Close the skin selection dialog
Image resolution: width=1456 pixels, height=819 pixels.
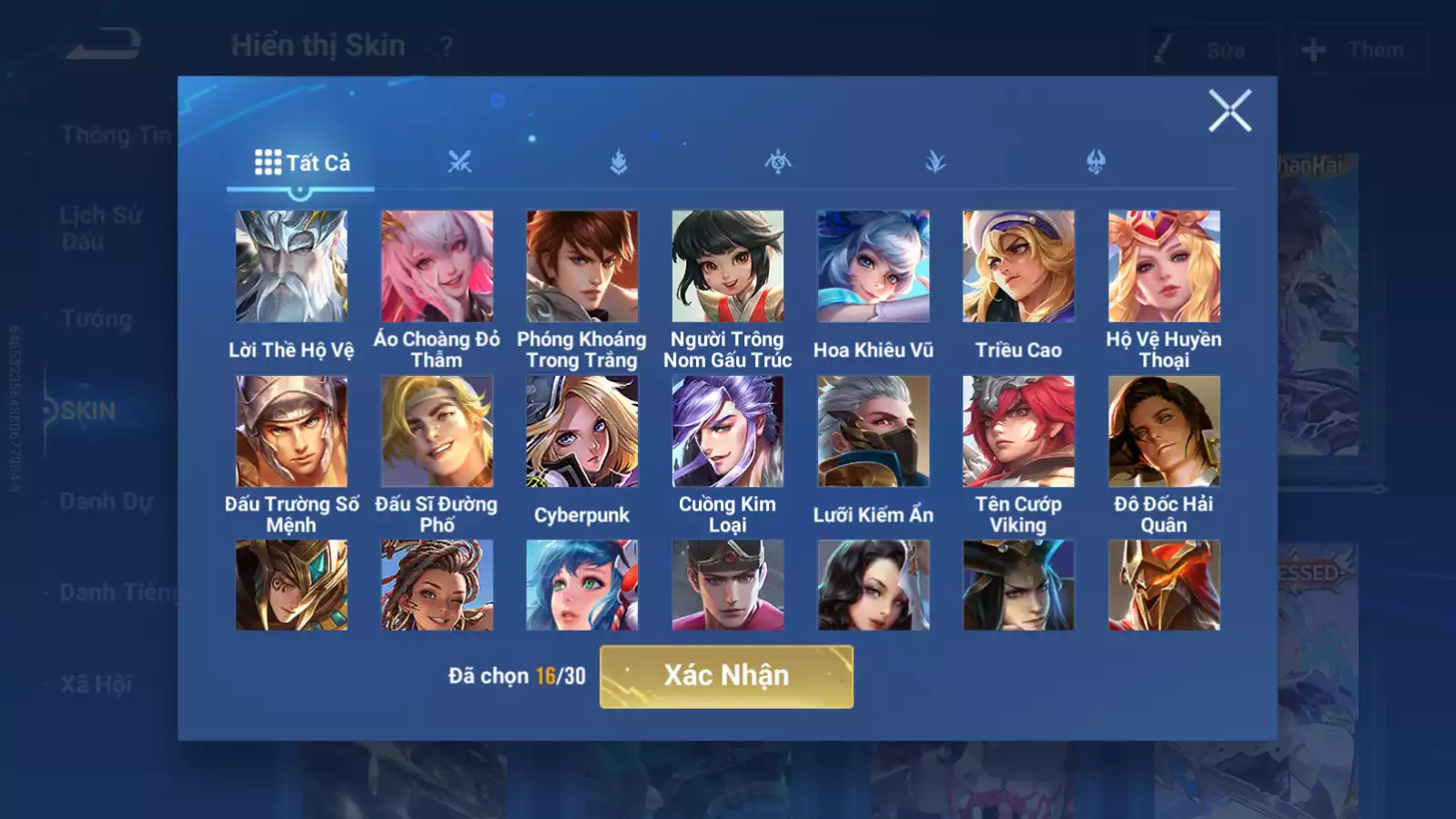point(1229,111)
